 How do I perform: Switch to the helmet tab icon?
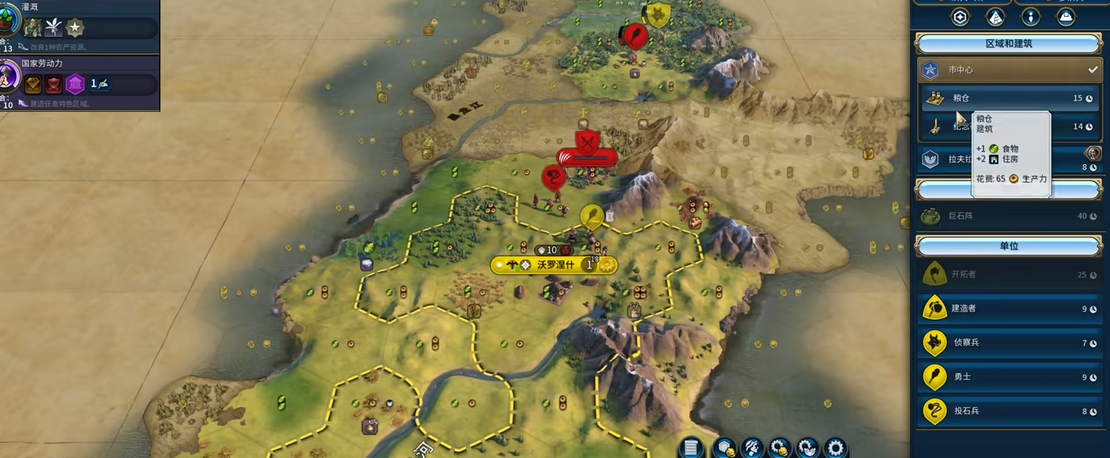tap(1066, 16)
